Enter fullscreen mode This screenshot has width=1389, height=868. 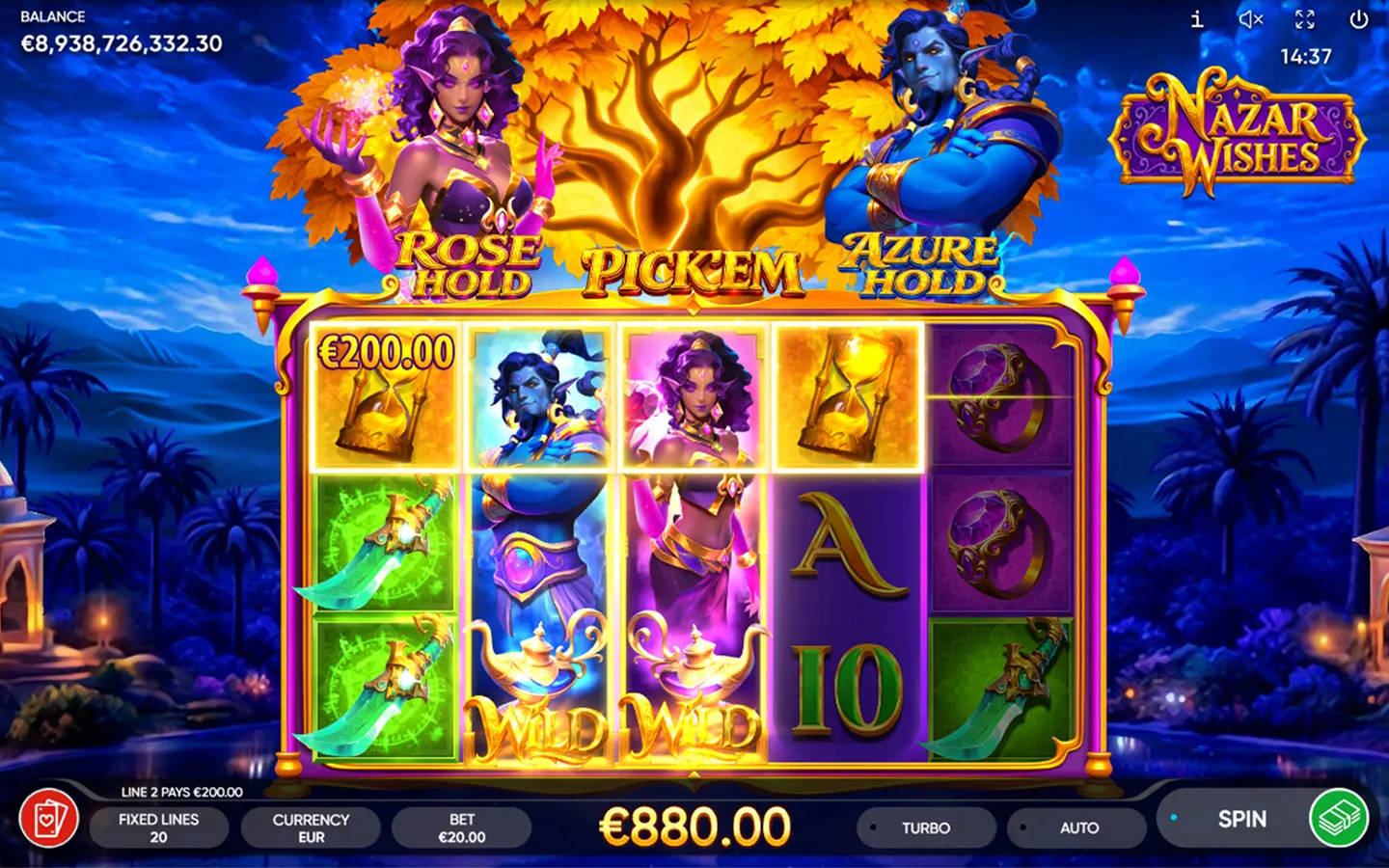(x=1307, y=19)
